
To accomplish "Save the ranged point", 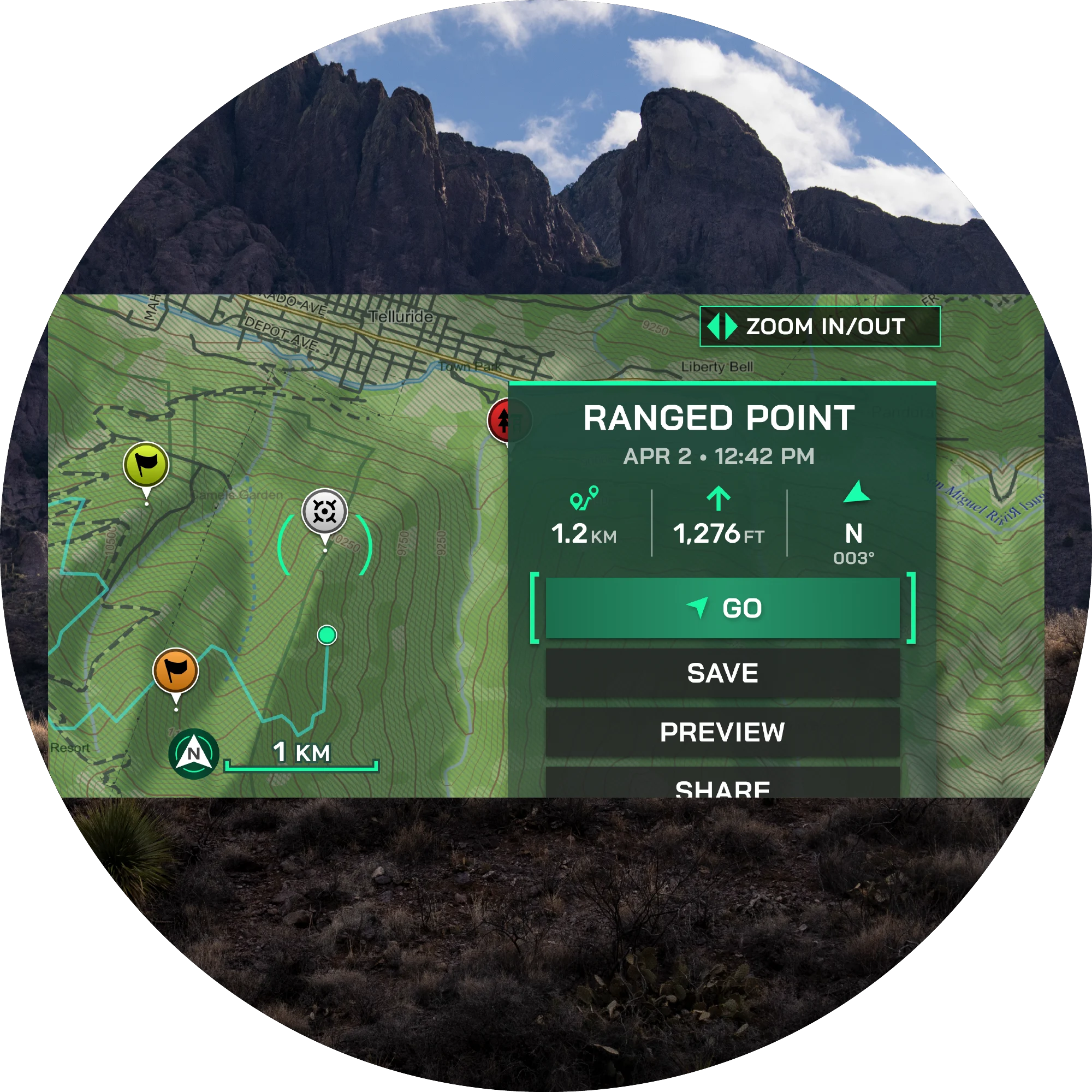I will pyautogui.click(x=722, y=673).
